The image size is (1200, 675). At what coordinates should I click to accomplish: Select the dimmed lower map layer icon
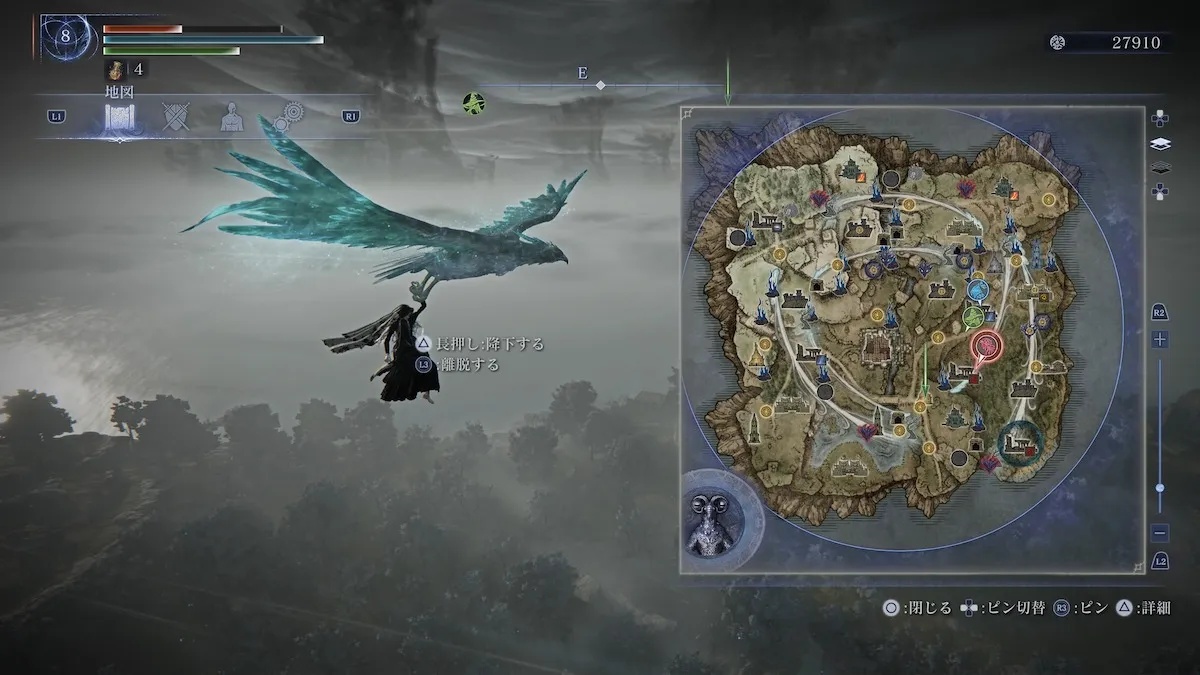pos(1160,168)
